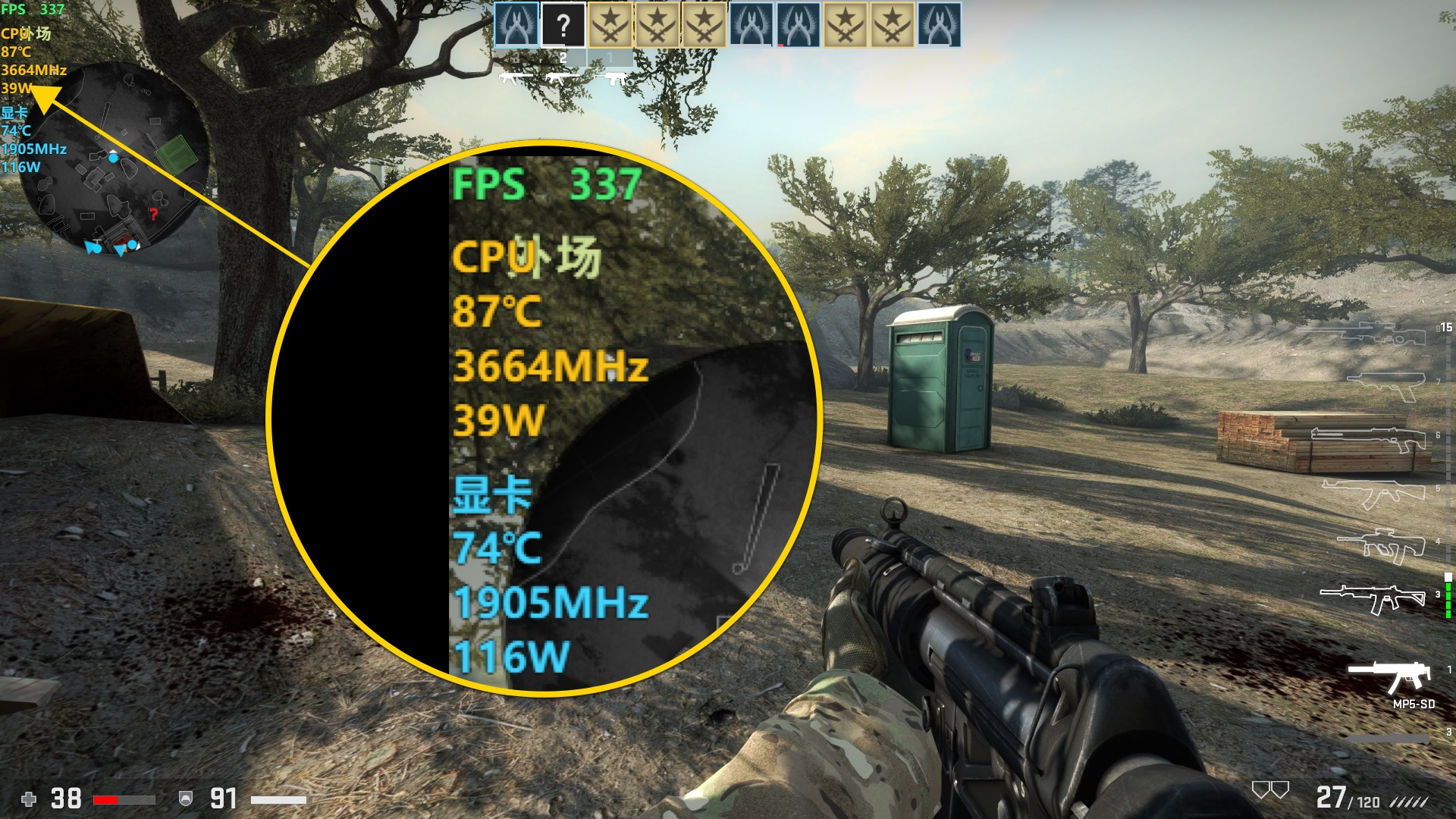Click the T avatar with red health indicator

[796, 24]
